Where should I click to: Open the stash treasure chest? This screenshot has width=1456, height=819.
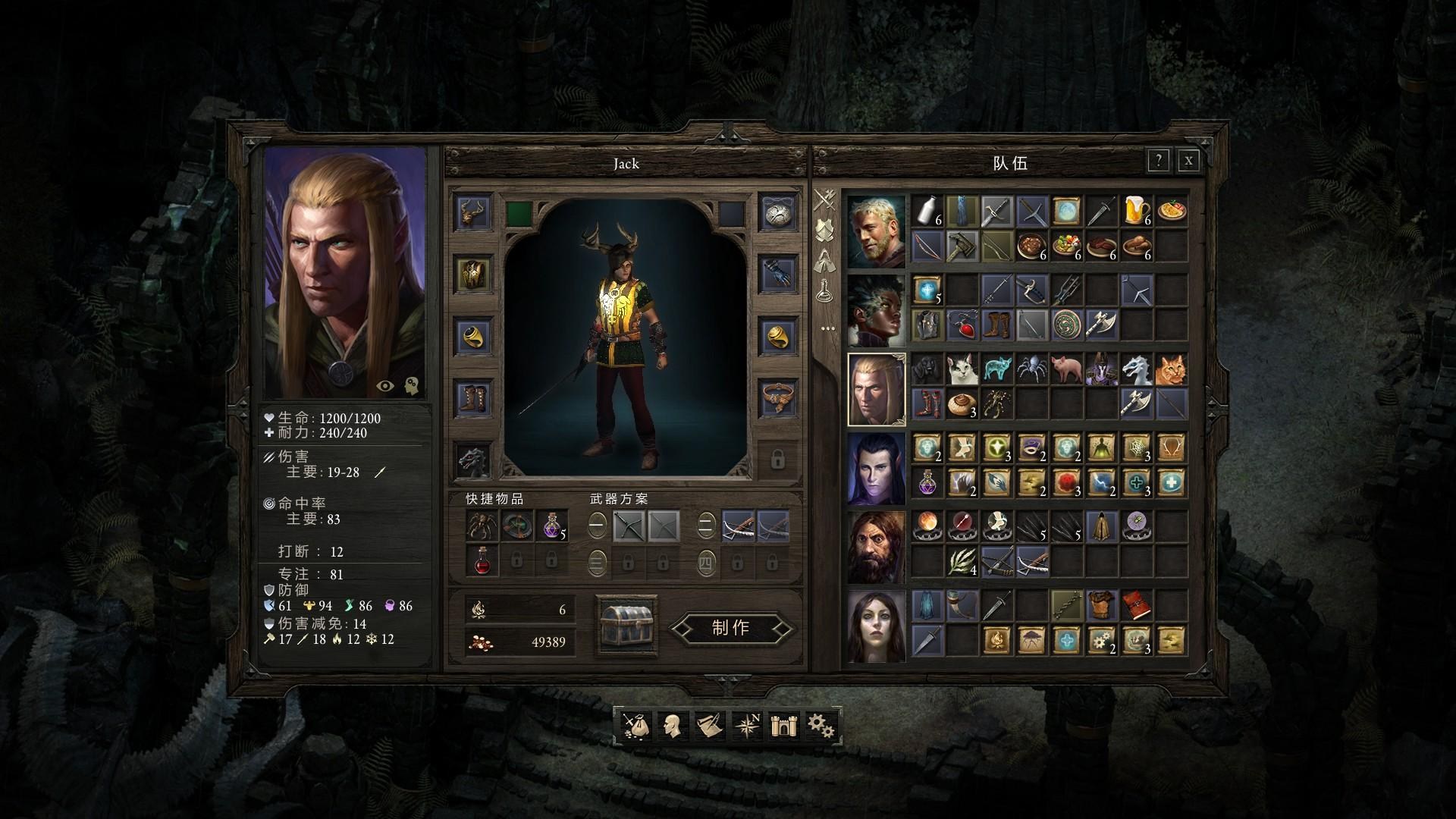[626, 626]
